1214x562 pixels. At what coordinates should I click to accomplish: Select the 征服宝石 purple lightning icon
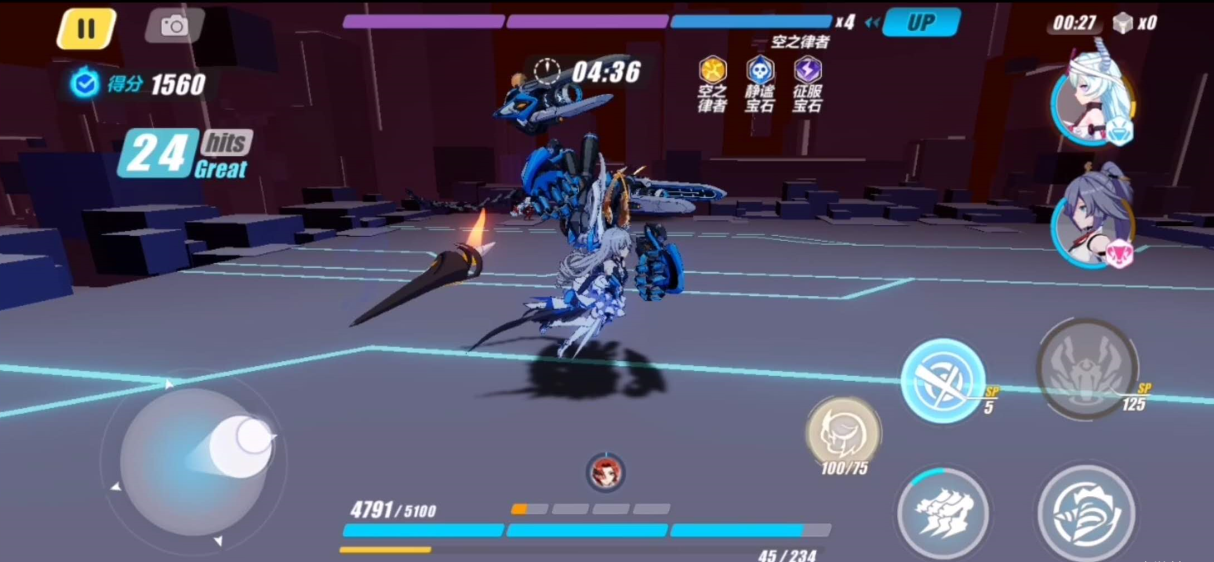click(807, 70)
